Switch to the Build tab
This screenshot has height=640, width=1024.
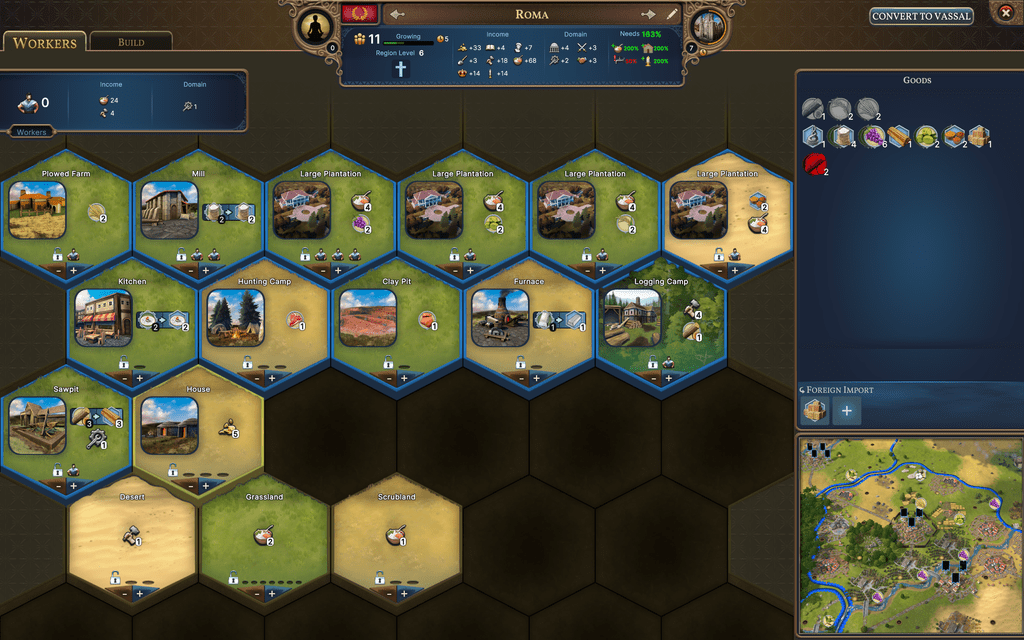(131, 42)
